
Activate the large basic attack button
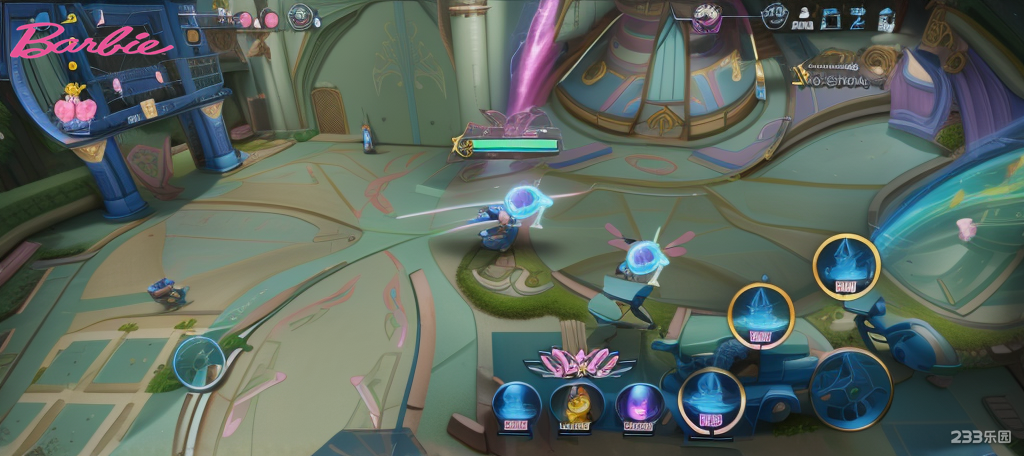(x=850, y=389)
